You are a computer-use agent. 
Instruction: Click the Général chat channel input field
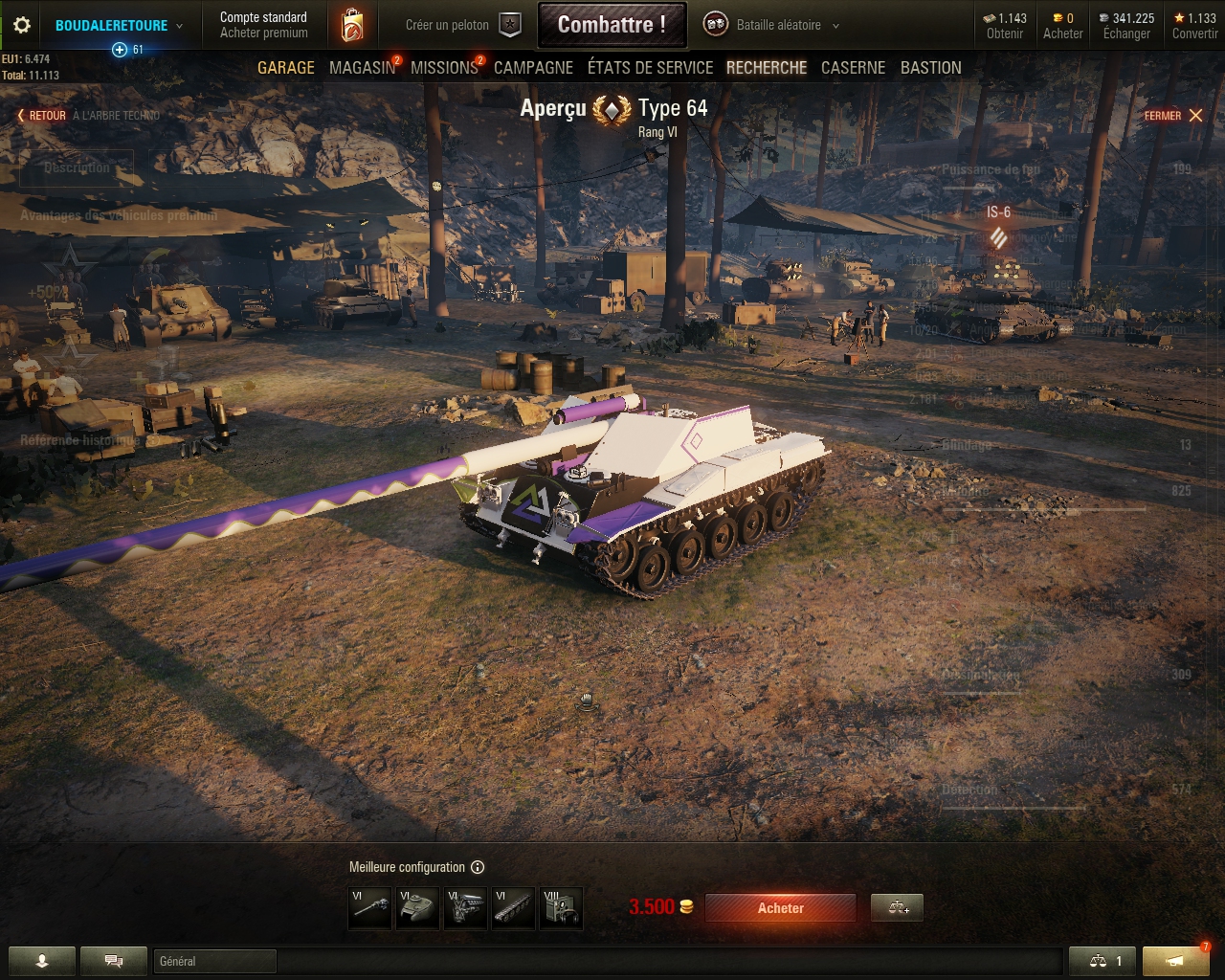[x=214, y=961]
